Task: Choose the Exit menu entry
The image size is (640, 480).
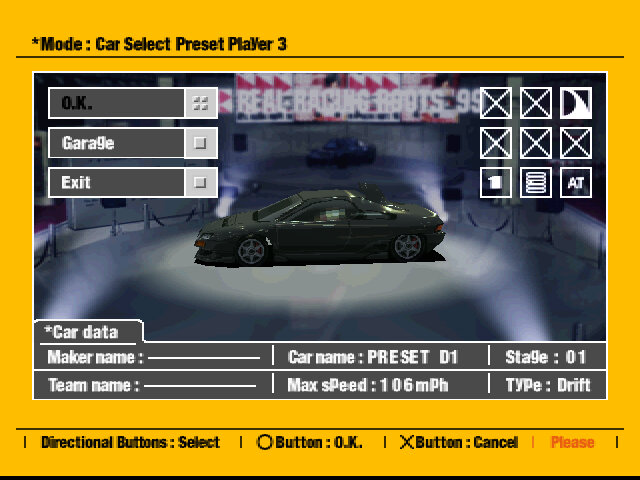Action: [132, 183]
